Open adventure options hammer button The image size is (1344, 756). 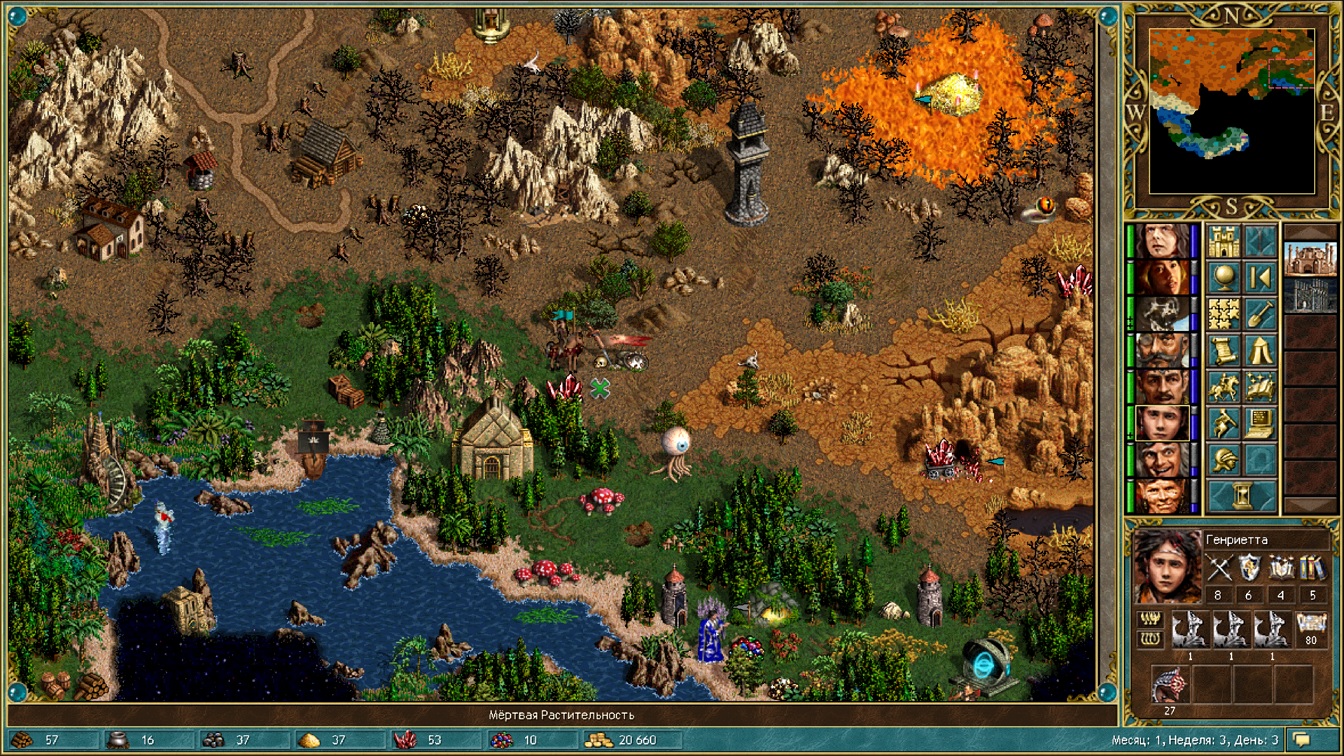pos(1224,422)
